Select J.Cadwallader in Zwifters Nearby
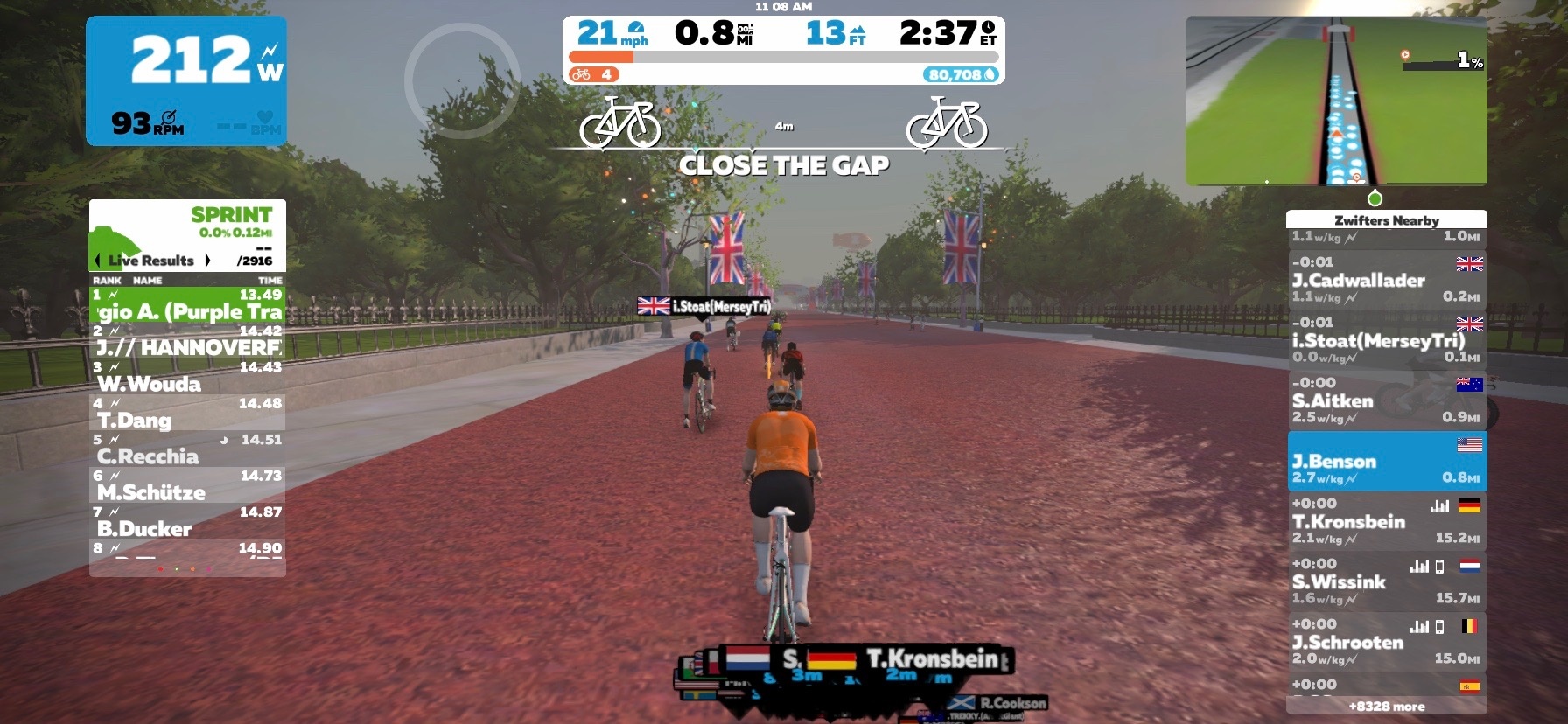1568x724 pixels. [x=1386, y=281]
